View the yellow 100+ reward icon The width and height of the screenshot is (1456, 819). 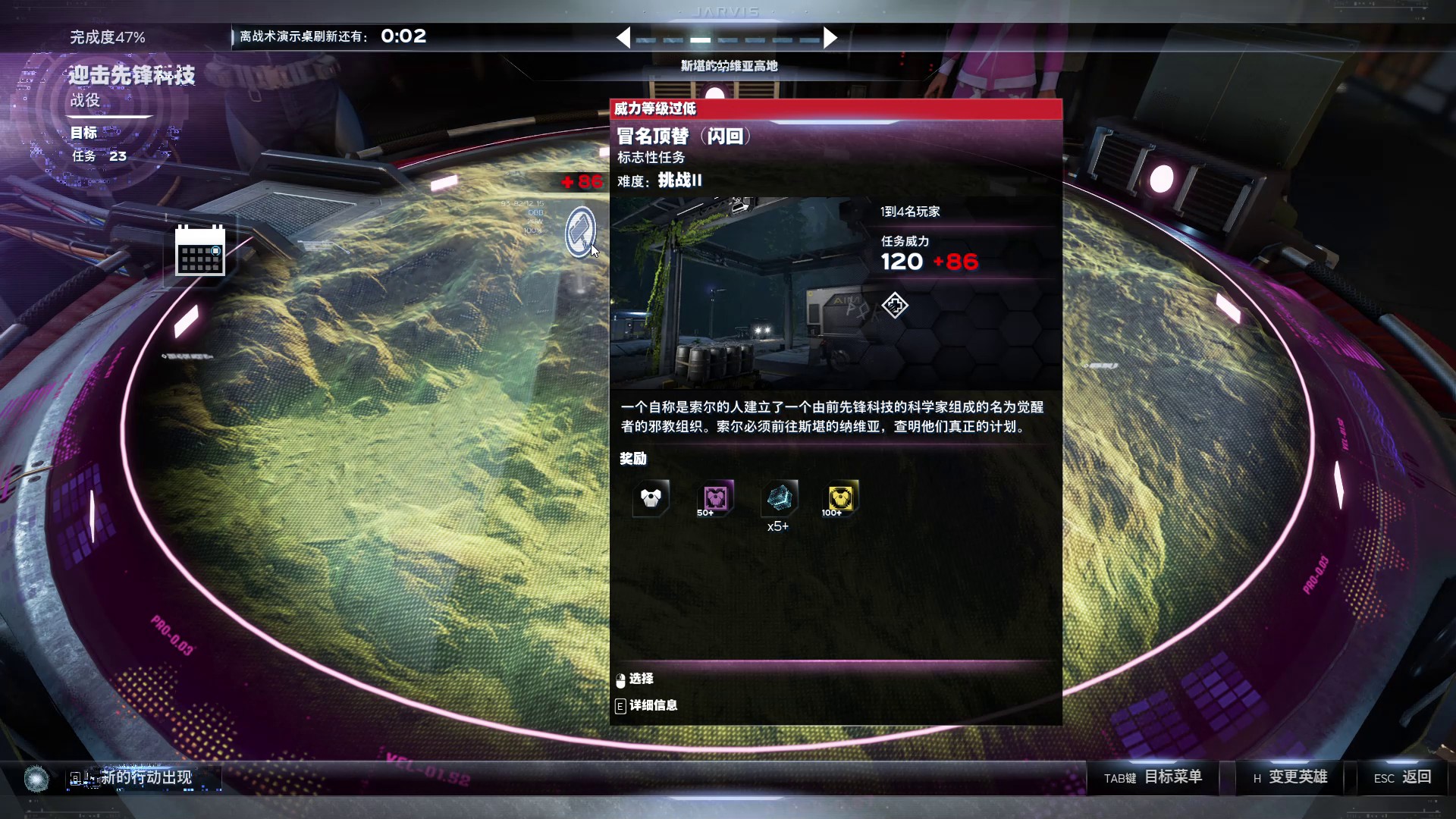[841, 498]
